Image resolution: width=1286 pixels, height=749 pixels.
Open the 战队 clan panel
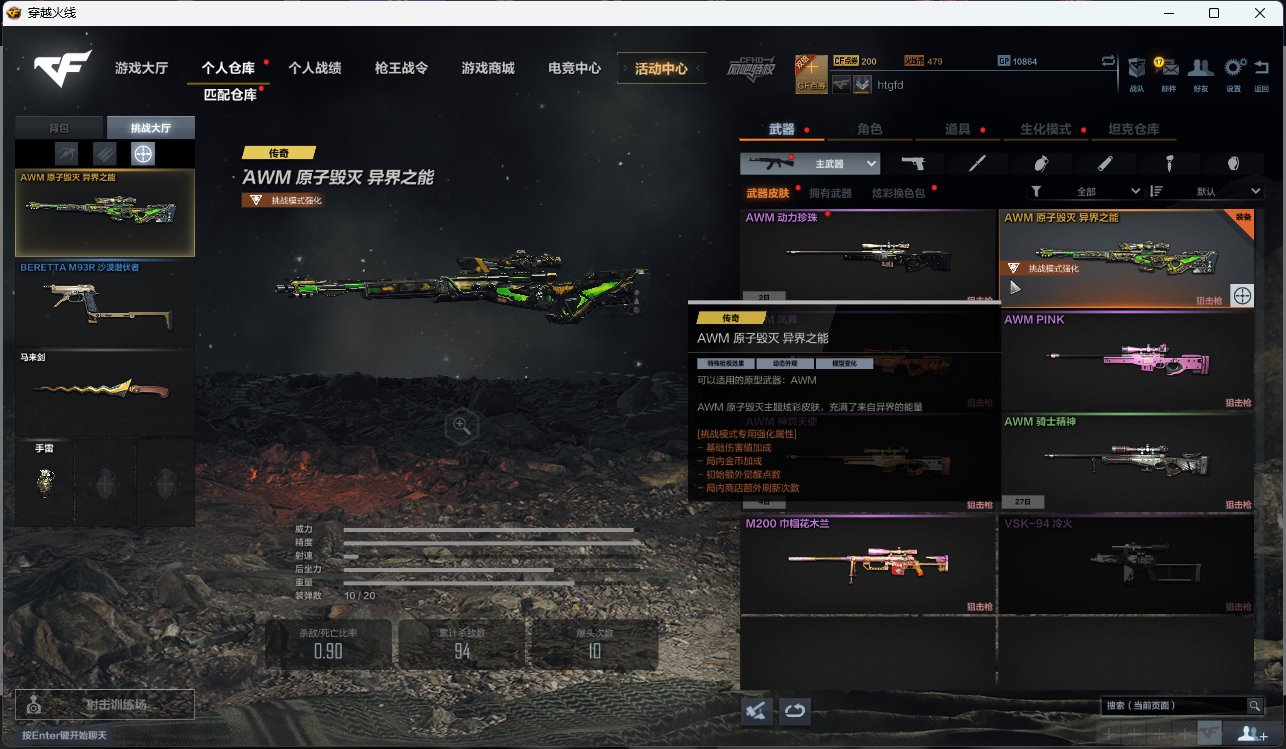click(x=1135, y=68)
